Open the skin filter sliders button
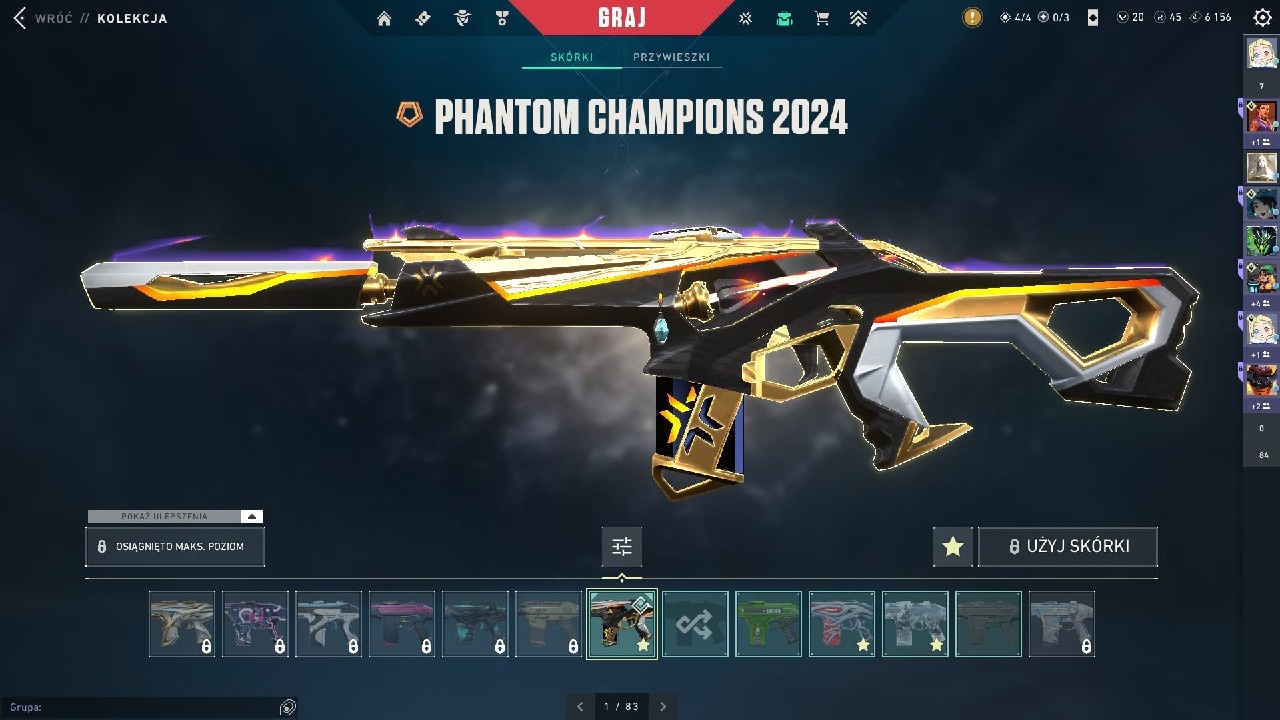The height and width of the screenshot is (720, 1280). (622, 547)
